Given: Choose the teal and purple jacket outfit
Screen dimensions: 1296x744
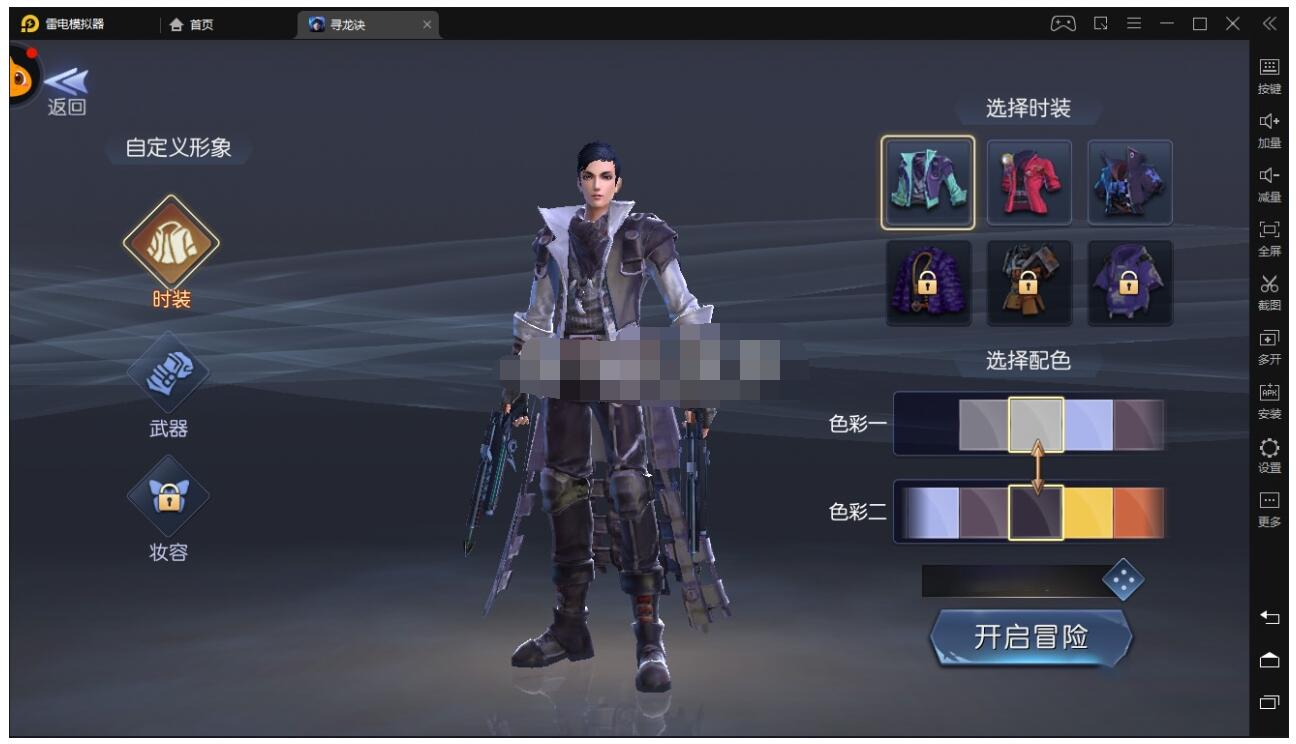Looking at the screenshot, I should coord(927,183).
